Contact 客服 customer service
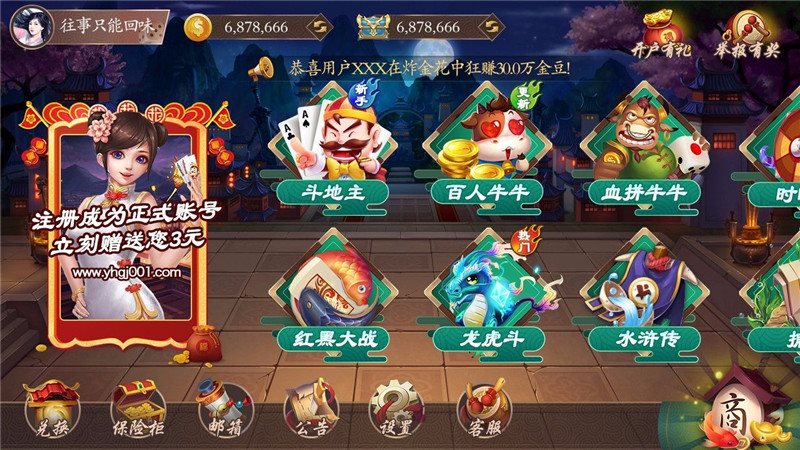The width and height of the screenshot is (800, 450). point(484,410)
